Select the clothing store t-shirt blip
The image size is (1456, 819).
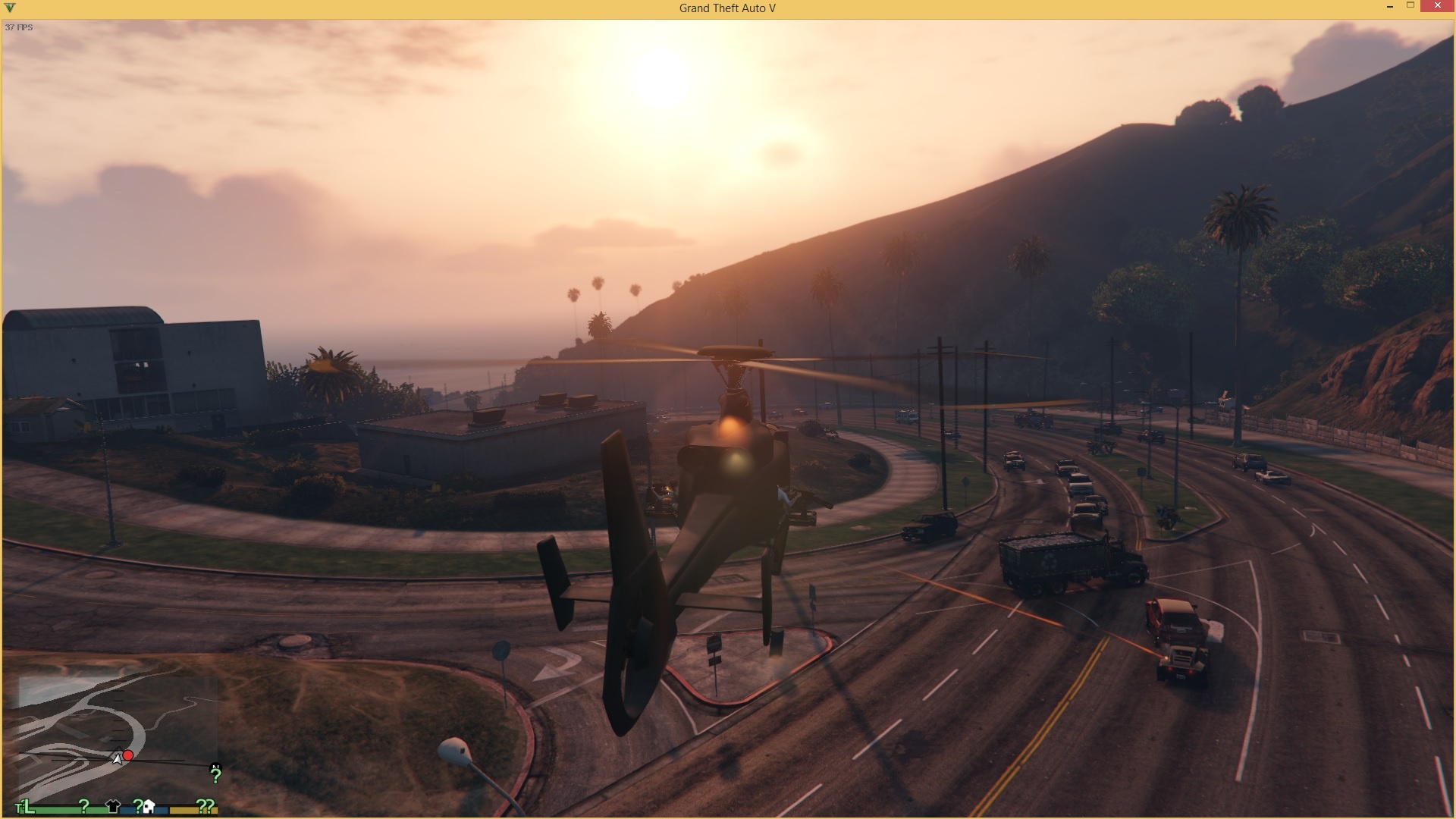(x=113, y=806)
